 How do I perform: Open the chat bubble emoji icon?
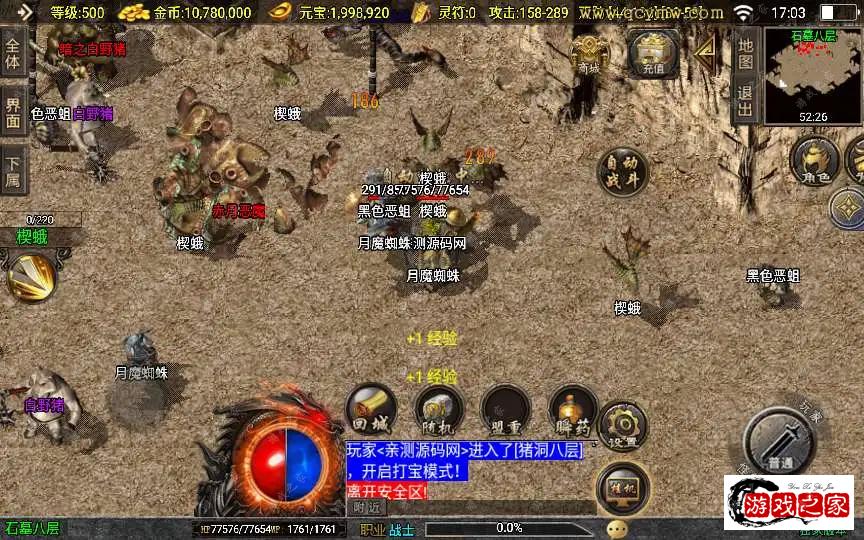tap(617, 528)
